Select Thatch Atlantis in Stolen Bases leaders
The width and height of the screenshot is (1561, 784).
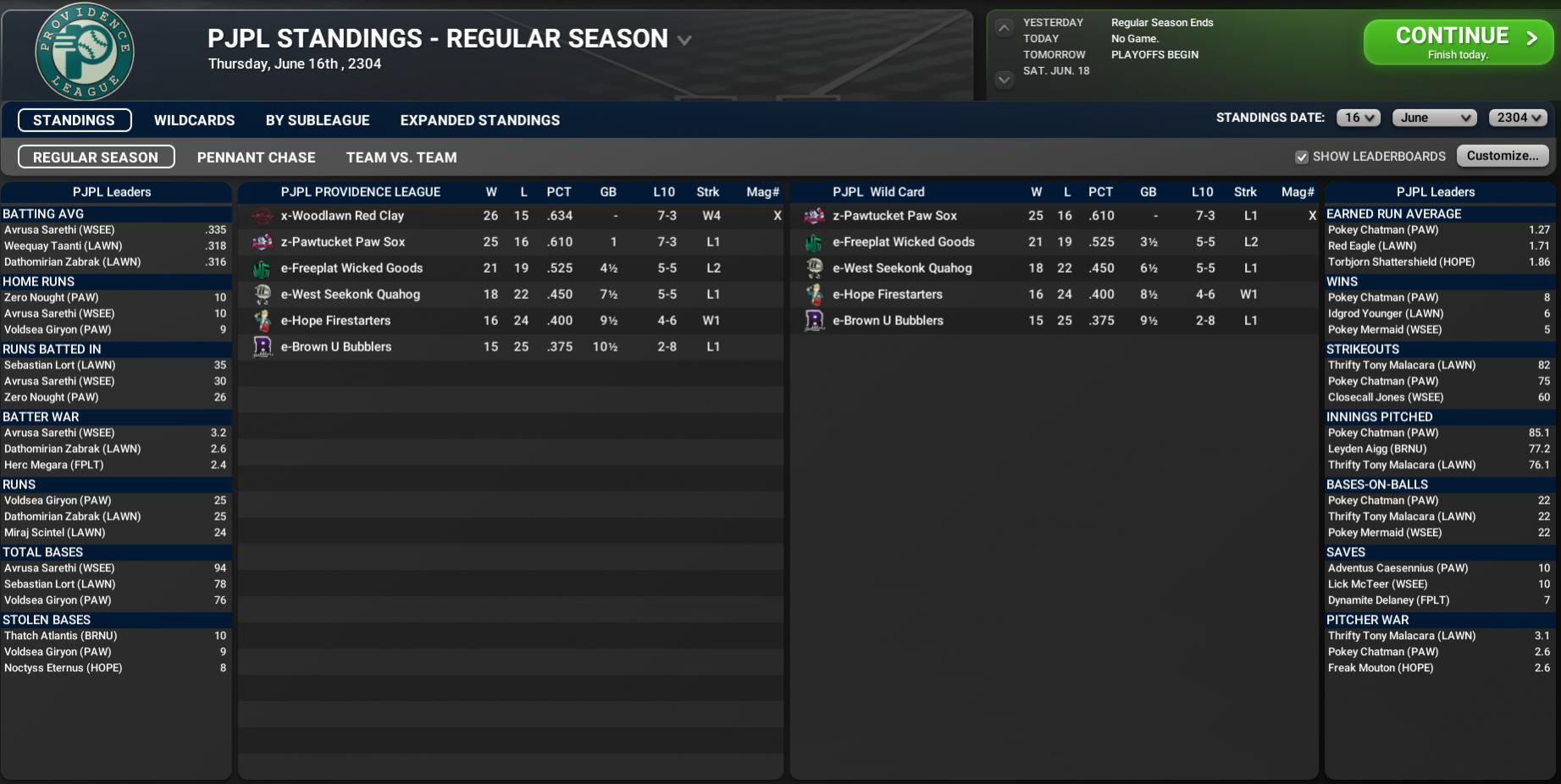(x=60, y=636)
